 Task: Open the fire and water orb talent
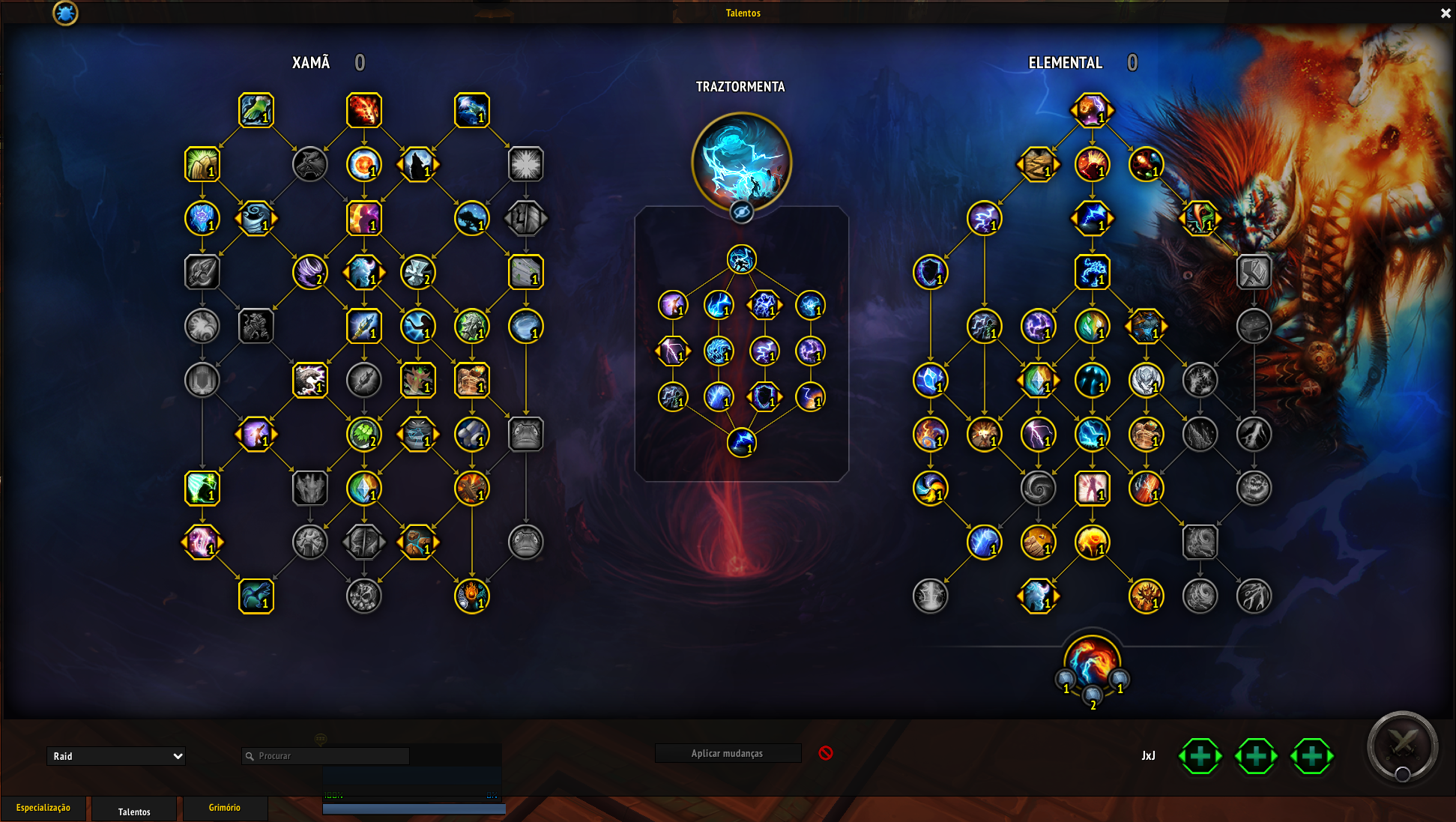[x=1092, y=662]
